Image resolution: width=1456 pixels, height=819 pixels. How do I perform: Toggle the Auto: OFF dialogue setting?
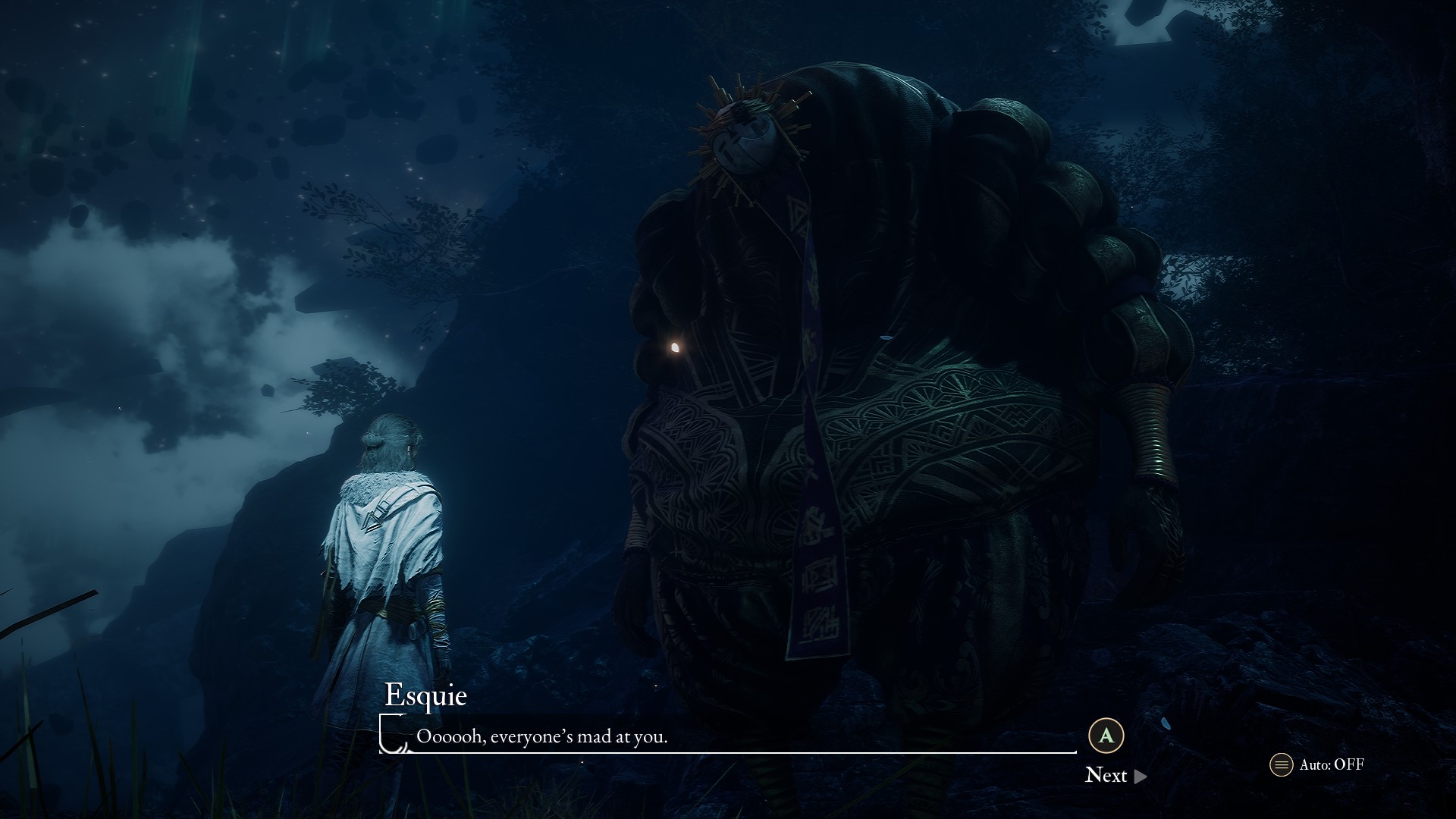click(x=1317, y=764)
